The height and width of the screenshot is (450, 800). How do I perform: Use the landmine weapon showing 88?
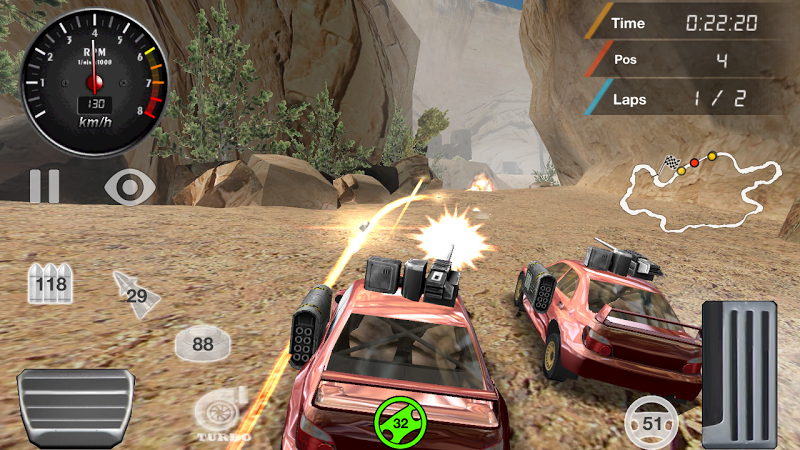(202, 344)
